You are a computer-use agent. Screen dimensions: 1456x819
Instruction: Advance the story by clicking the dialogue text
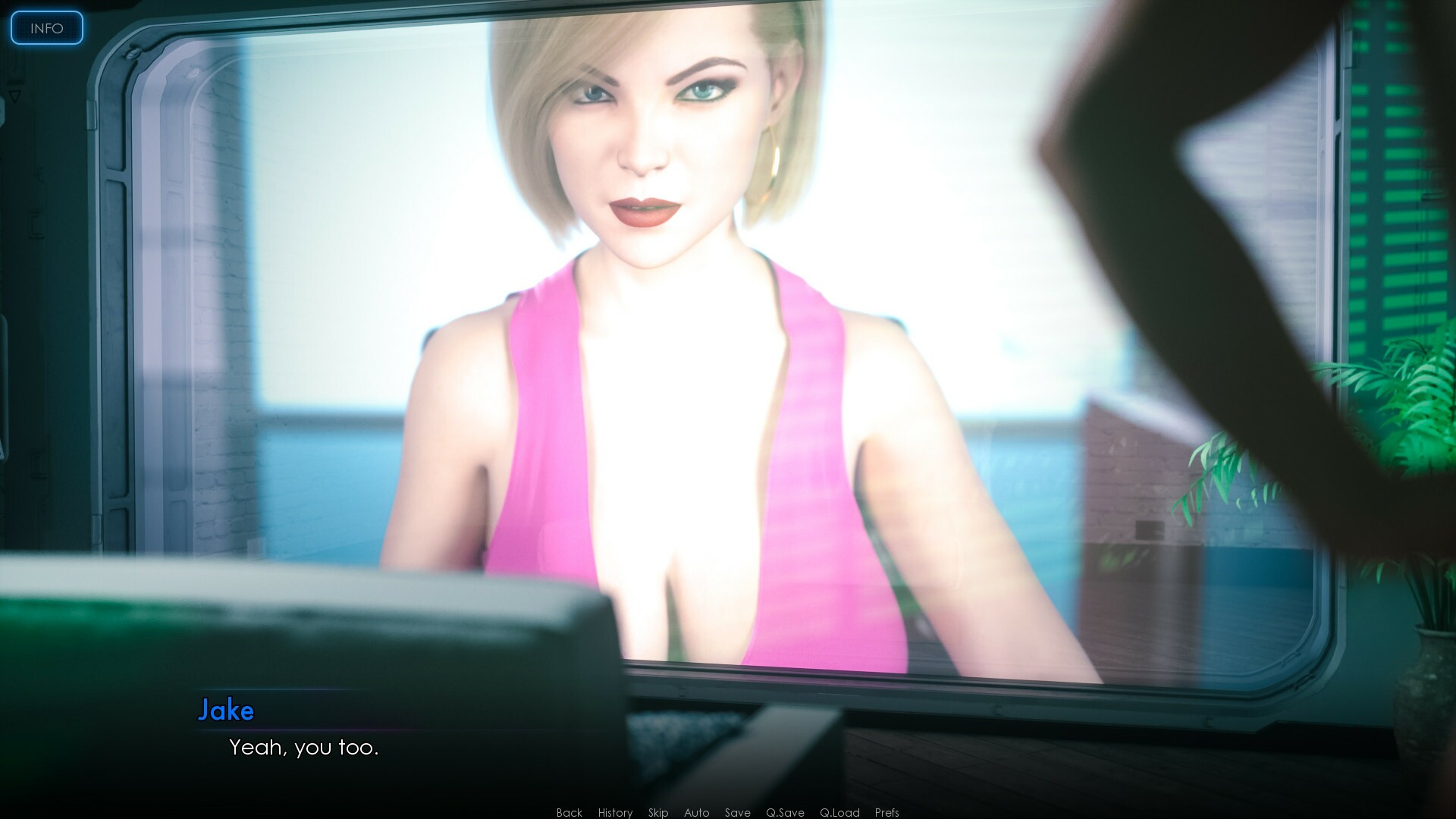[x=303, y=748]
